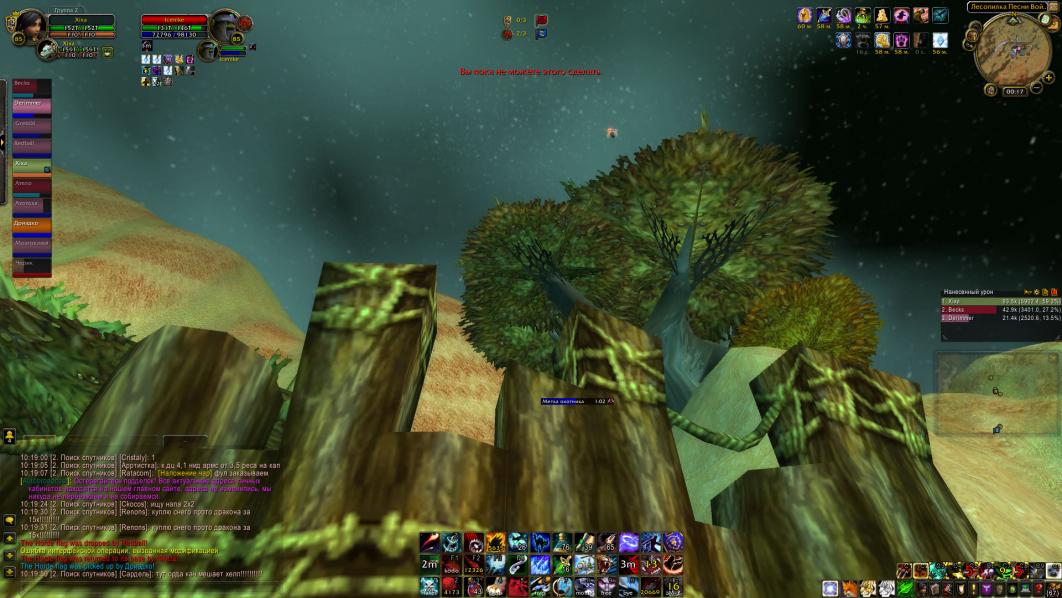Activate the 2m cooldown action slot

click(429, 564)
